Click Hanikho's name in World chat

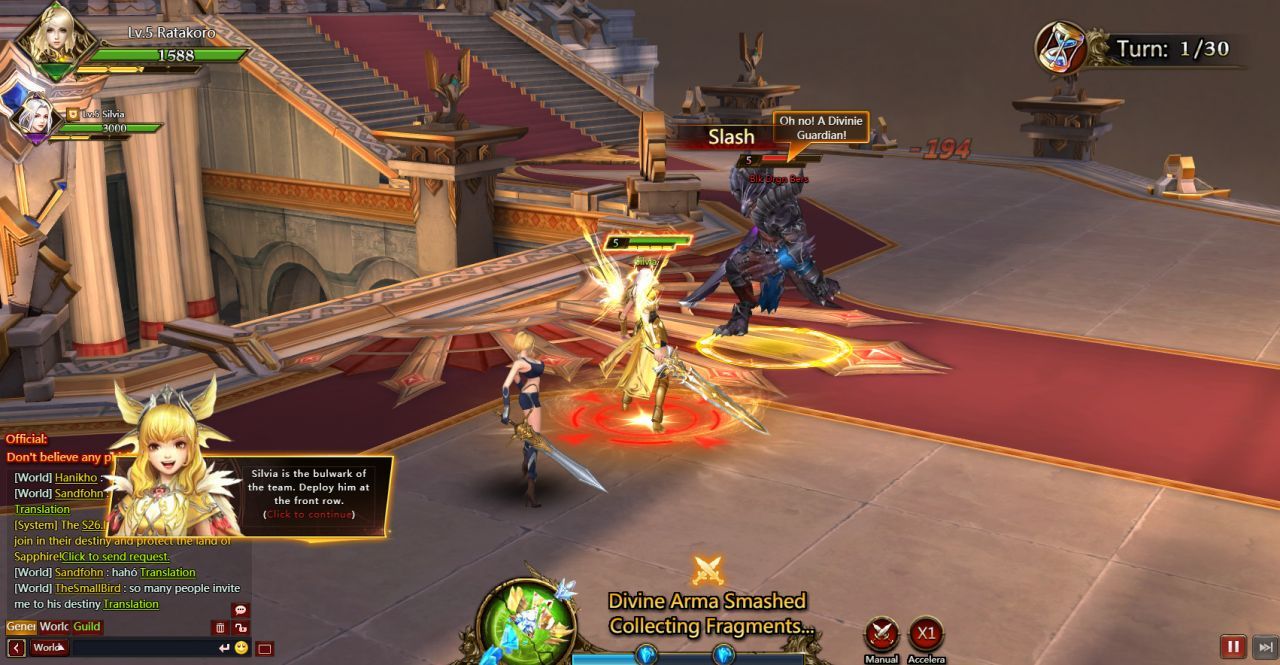(x=76, y=478)
